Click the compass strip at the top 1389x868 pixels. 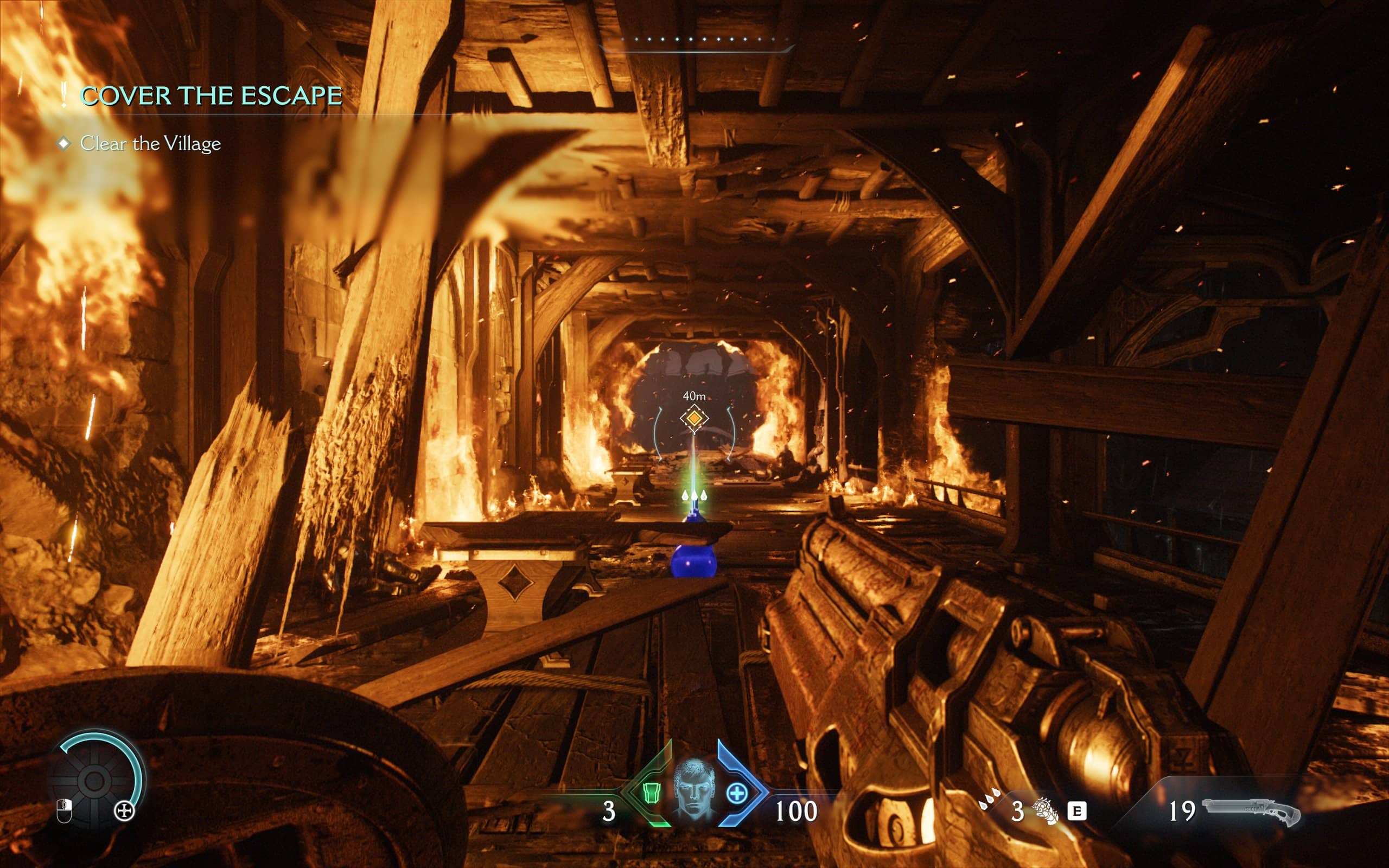coord(696,41)
